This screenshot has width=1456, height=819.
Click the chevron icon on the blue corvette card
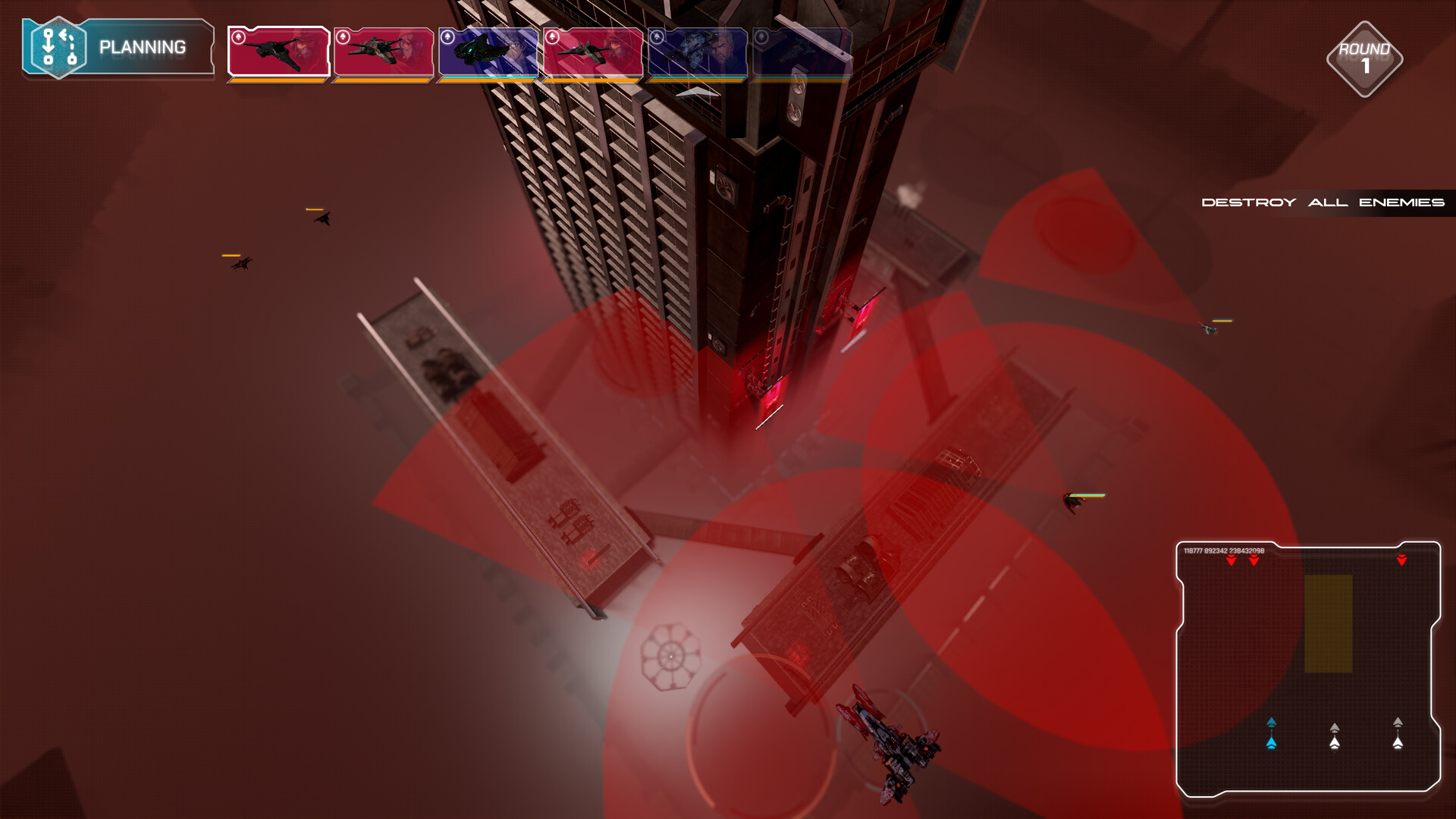pos(448,36)
